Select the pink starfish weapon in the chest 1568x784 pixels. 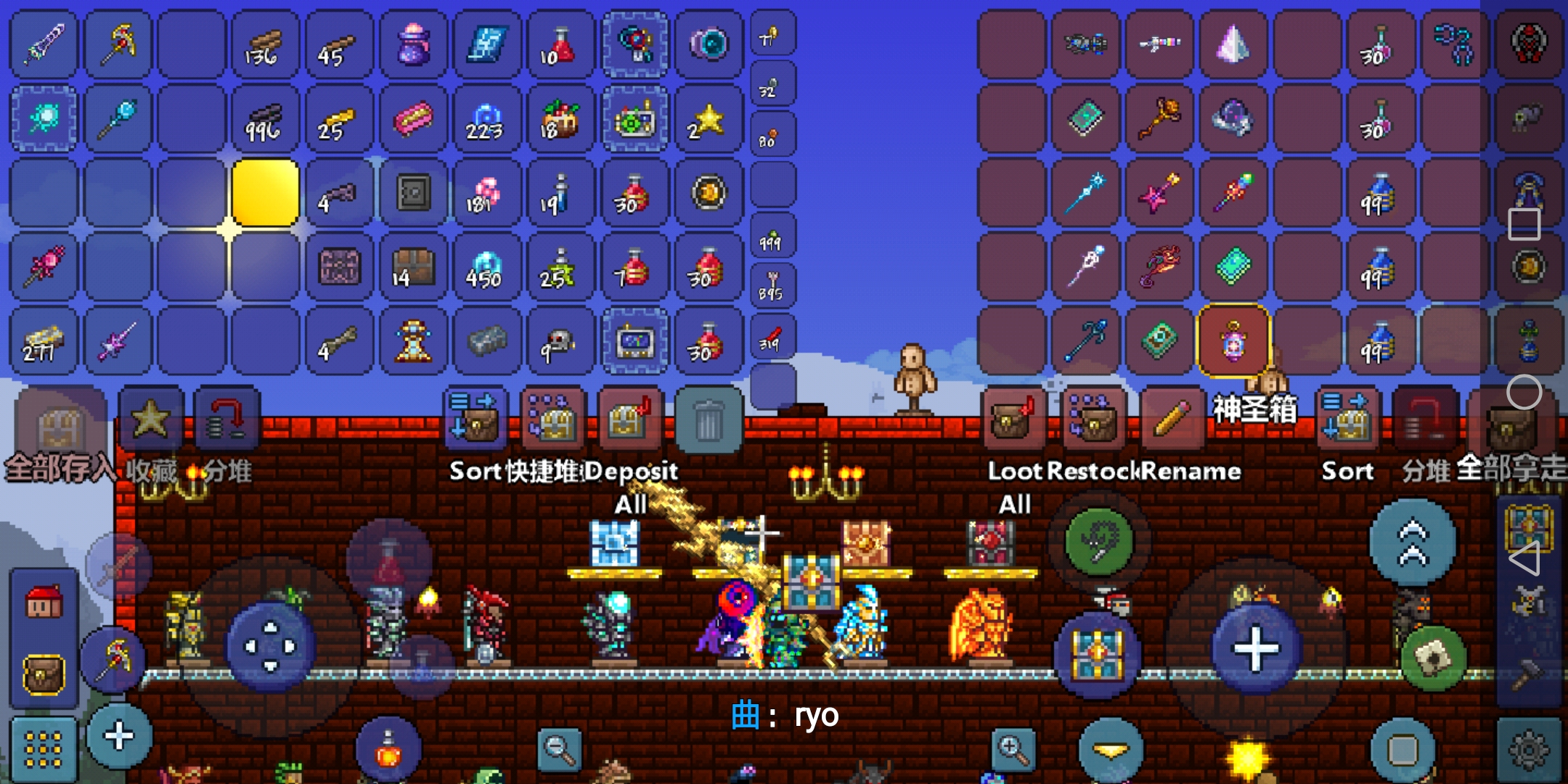1159,193
